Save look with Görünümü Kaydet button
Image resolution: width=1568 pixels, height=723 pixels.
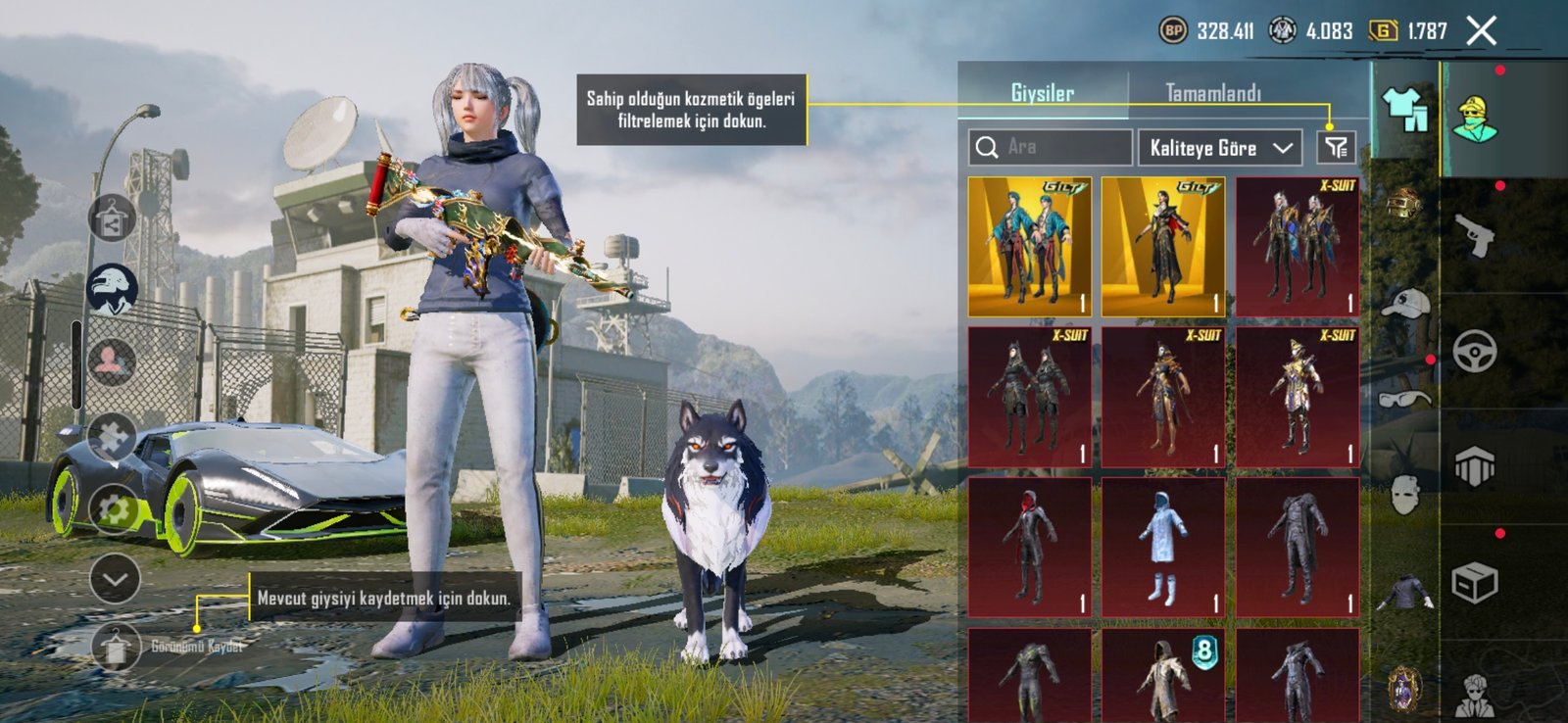[116, 647]
